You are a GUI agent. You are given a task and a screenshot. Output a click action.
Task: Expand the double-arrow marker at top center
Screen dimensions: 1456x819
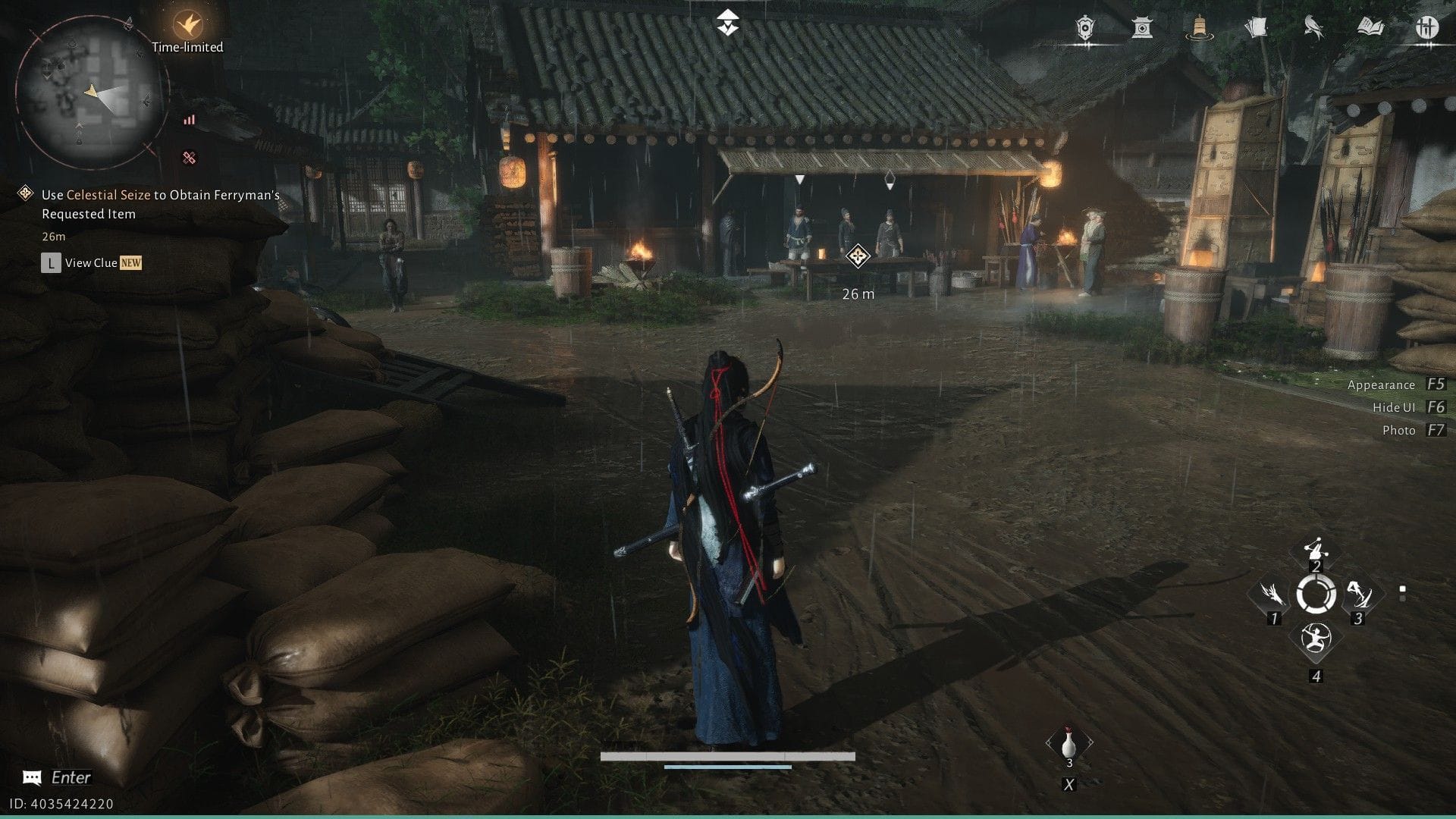[727, 23]
